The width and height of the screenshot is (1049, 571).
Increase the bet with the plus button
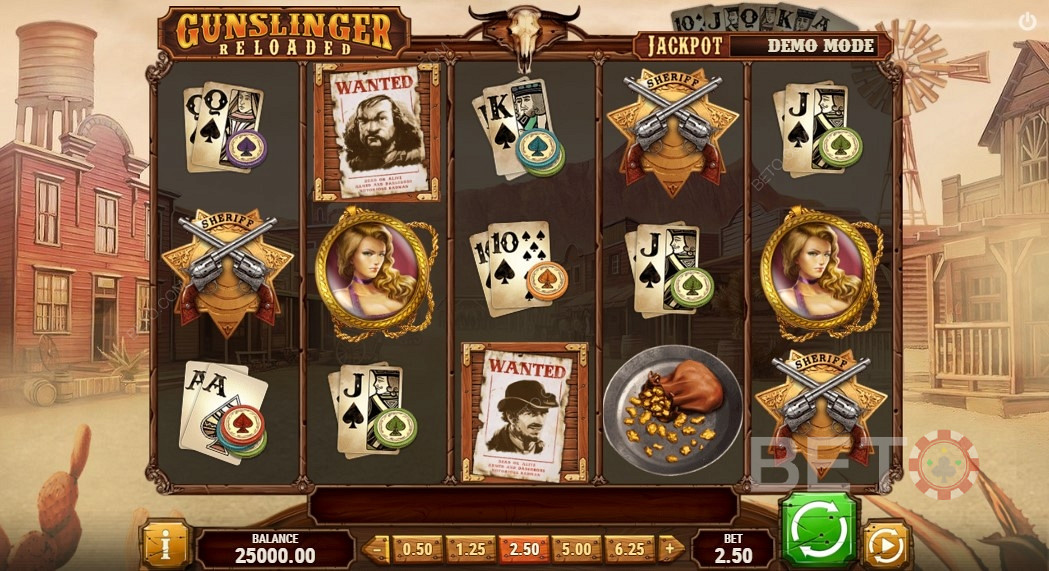pyautogui.click(x=671, y=549)
